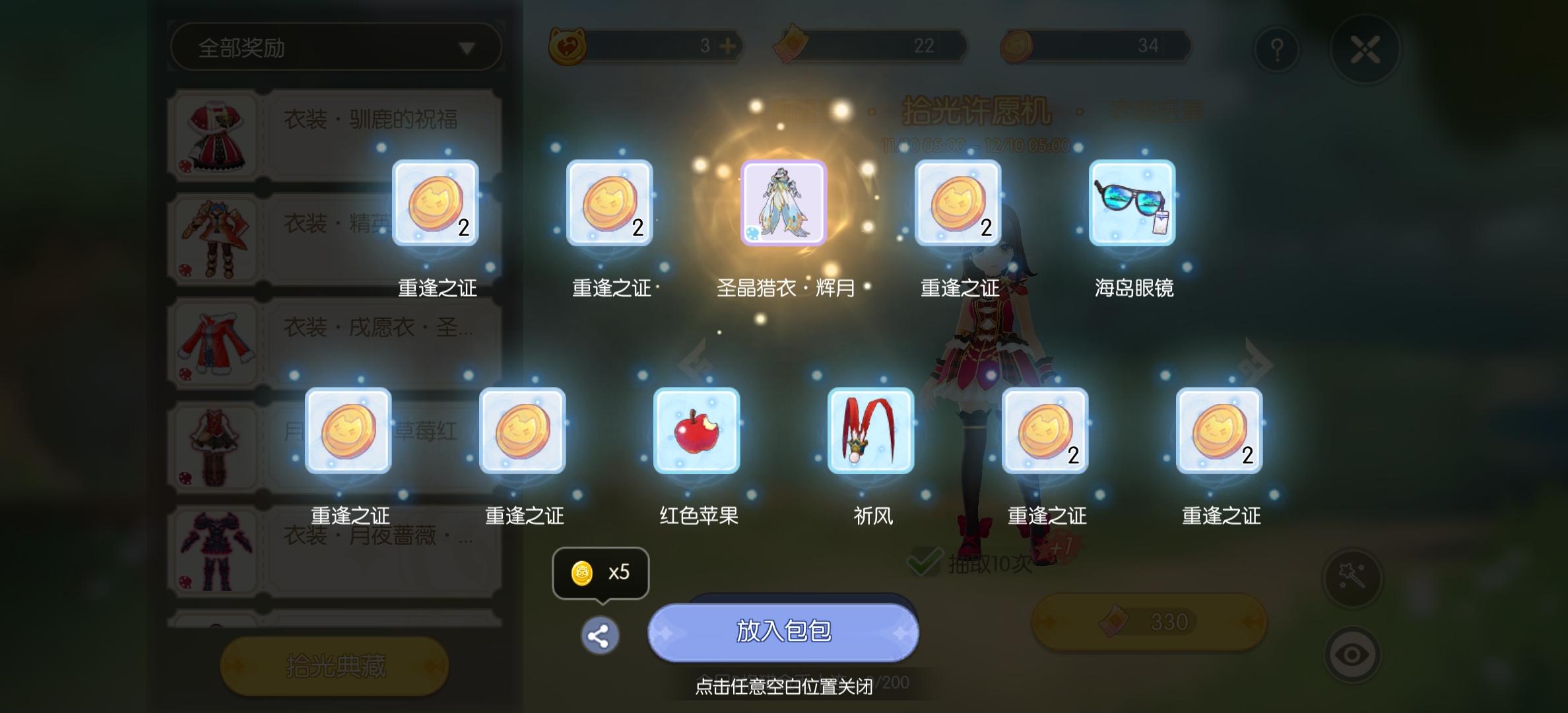Click the top-left 重逢之证 coin reward icon
Screen dimensions: 1568x713
click(x=436, y=203)
